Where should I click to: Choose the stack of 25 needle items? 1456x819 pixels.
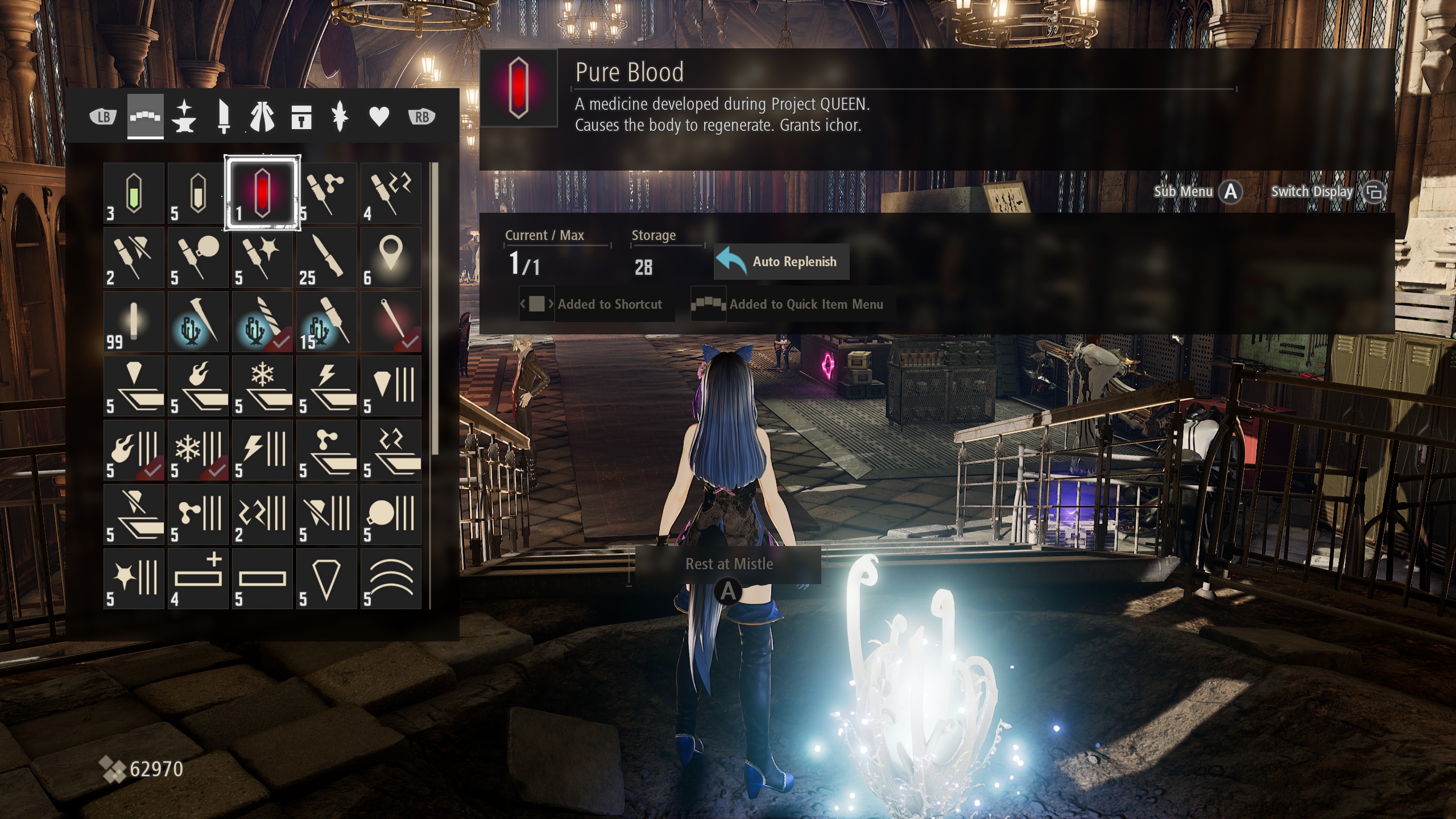pos(326,258)
